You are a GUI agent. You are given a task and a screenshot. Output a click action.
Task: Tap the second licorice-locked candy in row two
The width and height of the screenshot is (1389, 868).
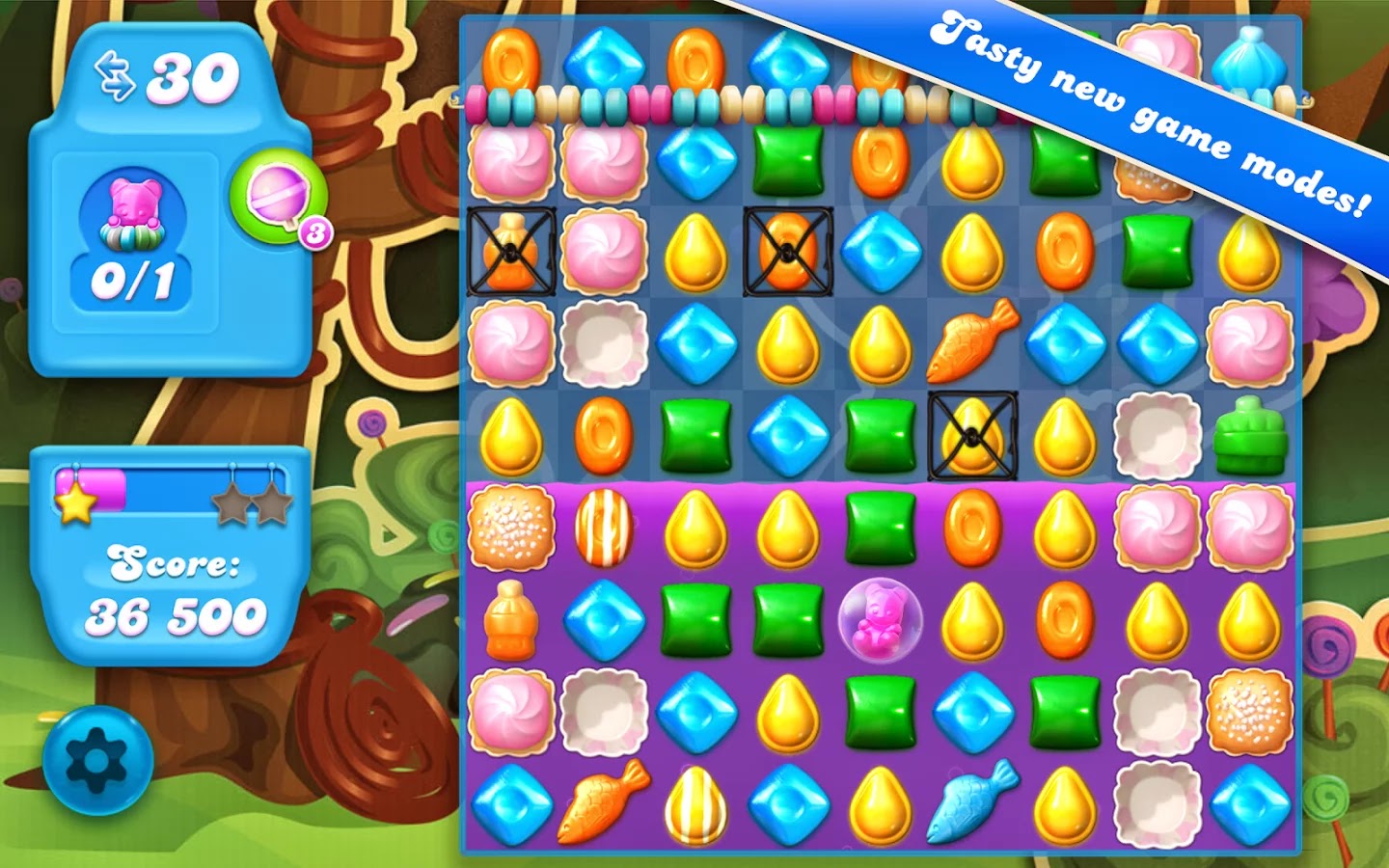[786, 254]
